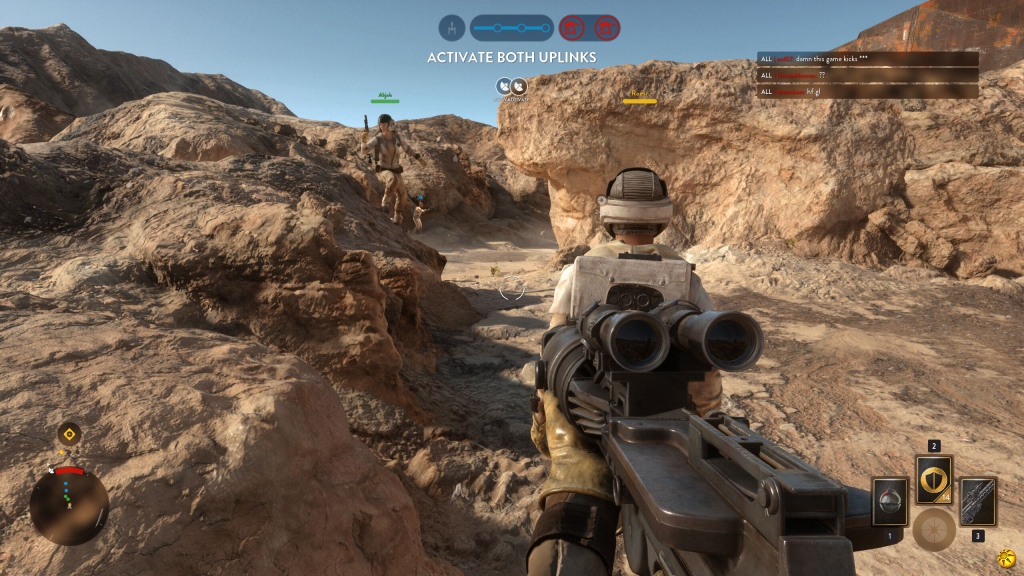Click the yellow diamond icon above the radar
Screen dimensions: 1024x576
click(x=69, y=434)
